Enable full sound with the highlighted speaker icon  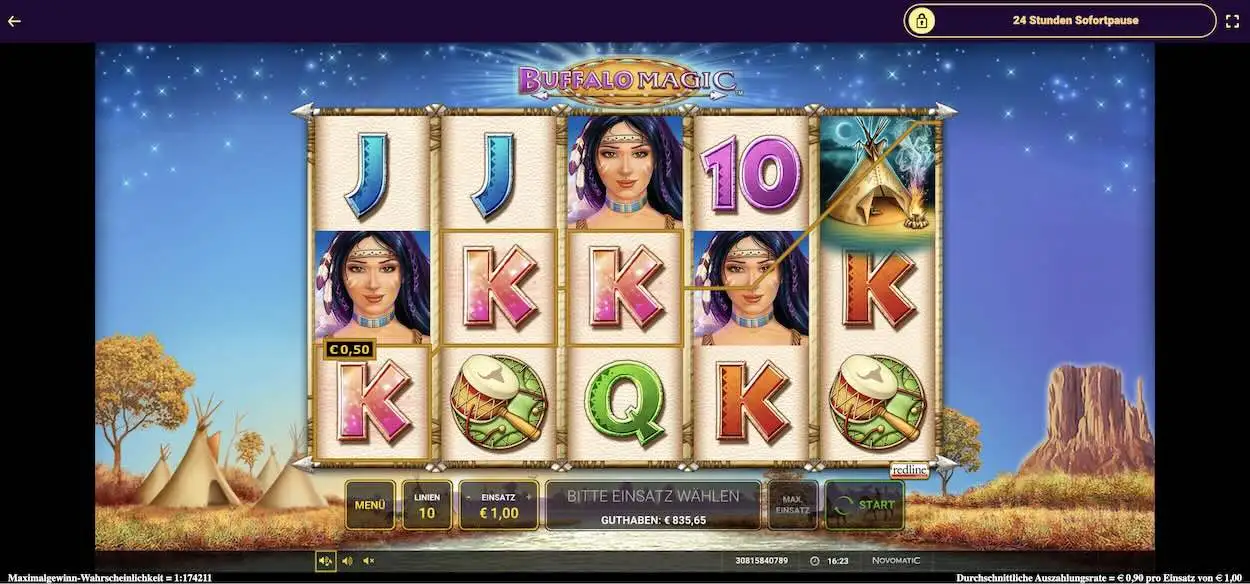coord(325,561)
